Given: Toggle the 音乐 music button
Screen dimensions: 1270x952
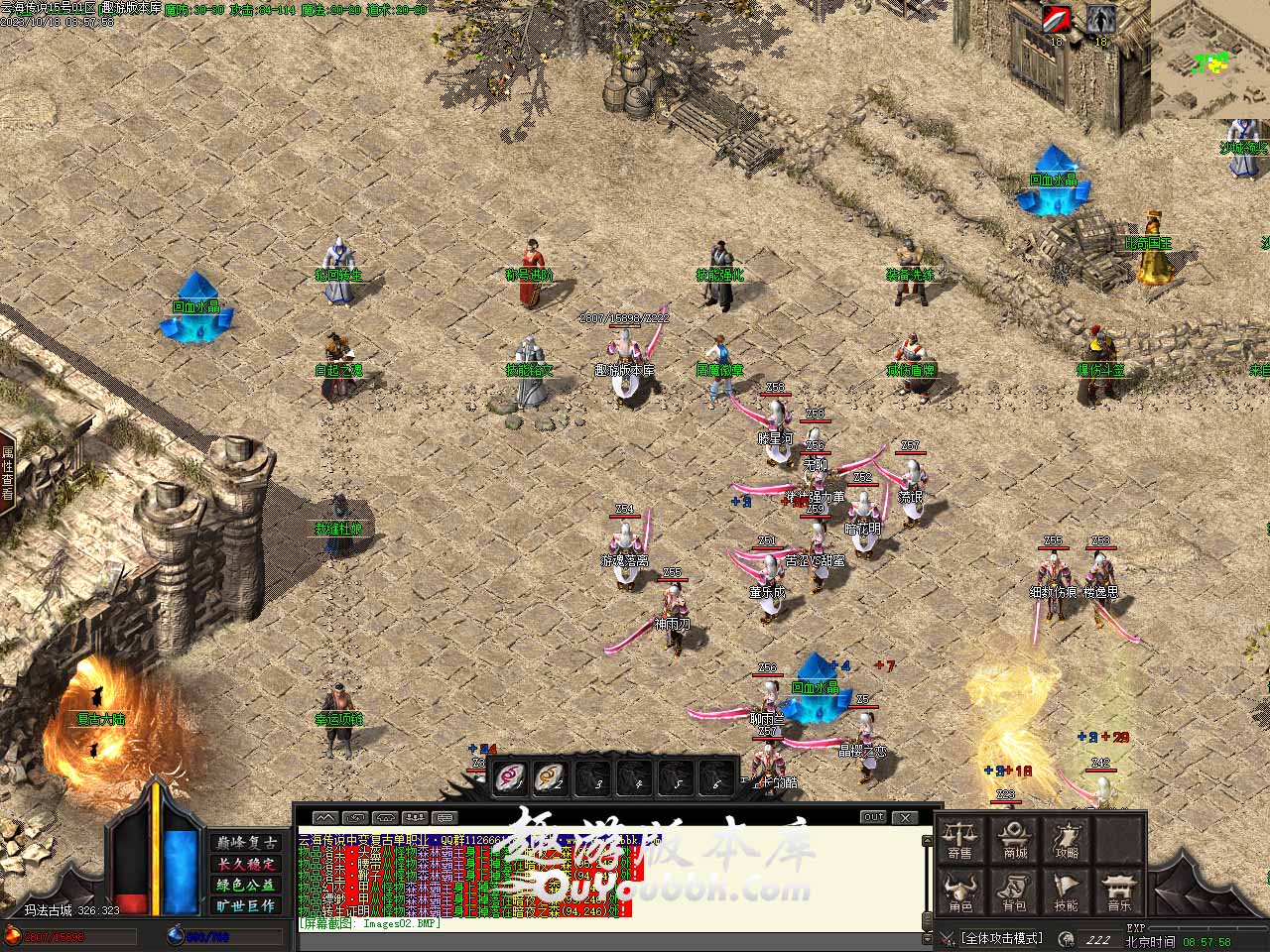Looking at the screenshot, I should [1119, 892].
